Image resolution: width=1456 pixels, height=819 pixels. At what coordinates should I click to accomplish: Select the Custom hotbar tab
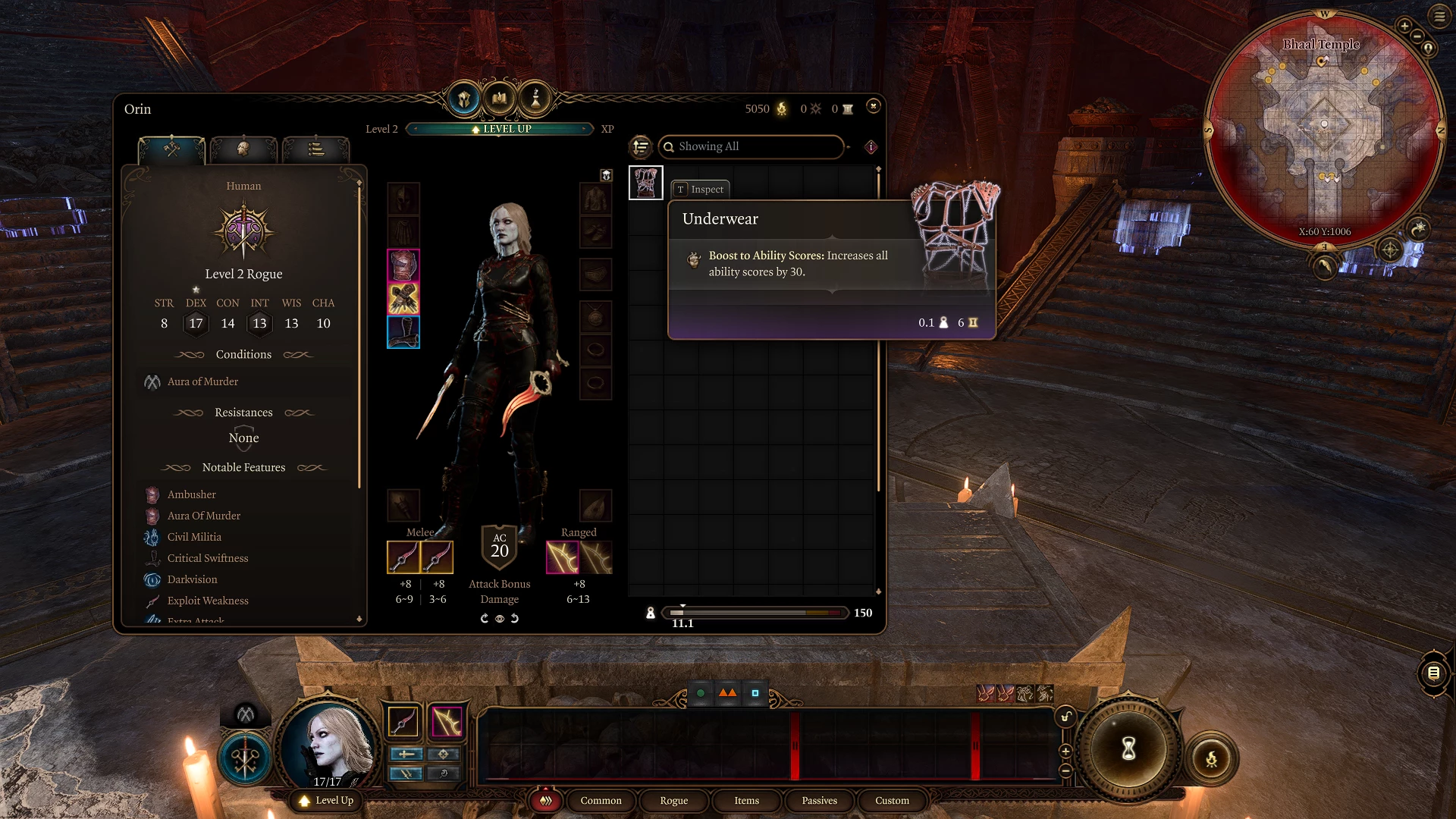892,800
